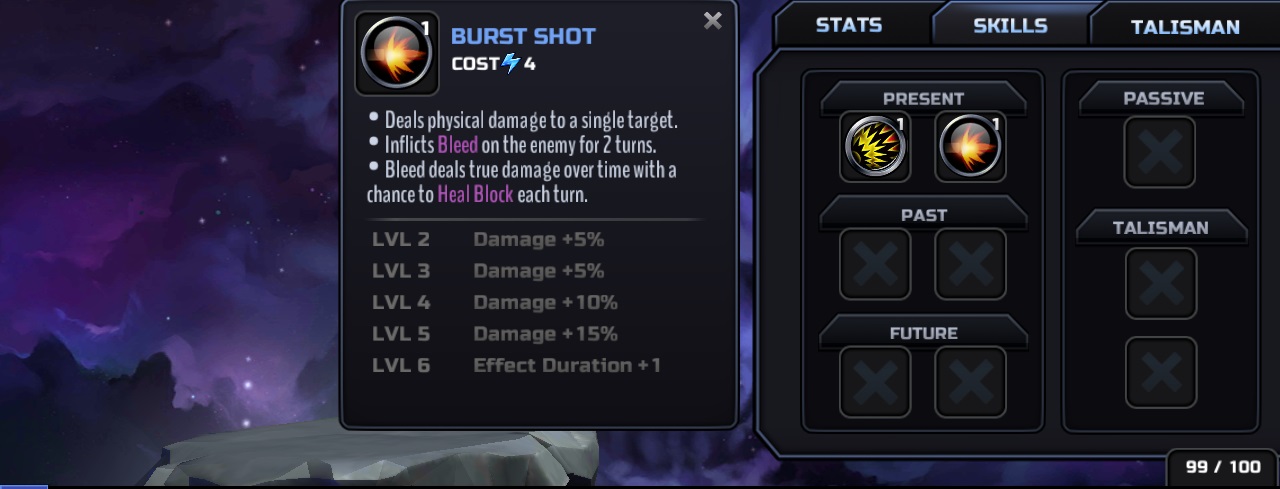Switch to the Stats tab

click(851, 26)
